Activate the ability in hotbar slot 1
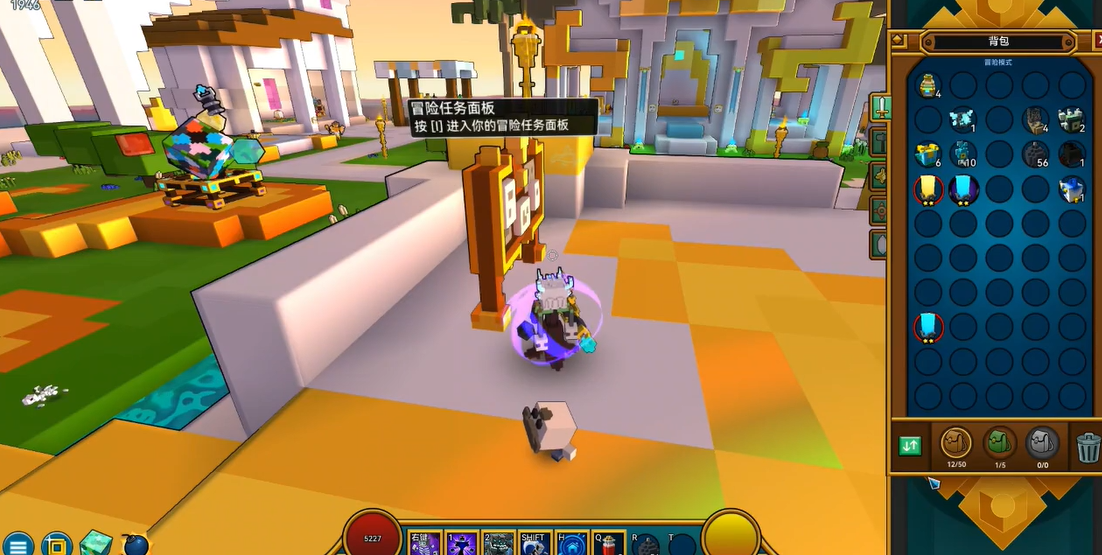The width and height of the screenshot is (1102, 555). tap(461, 545)
